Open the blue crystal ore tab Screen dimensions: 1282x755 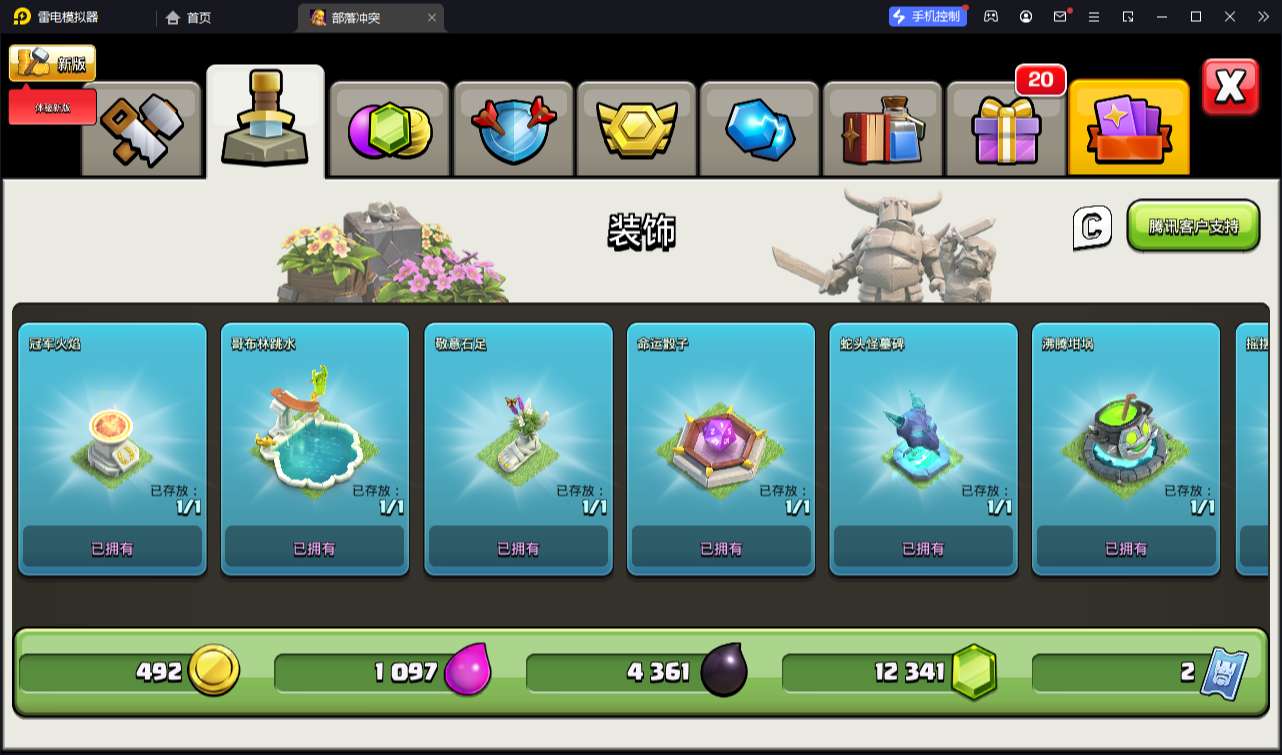click(760, 130)
